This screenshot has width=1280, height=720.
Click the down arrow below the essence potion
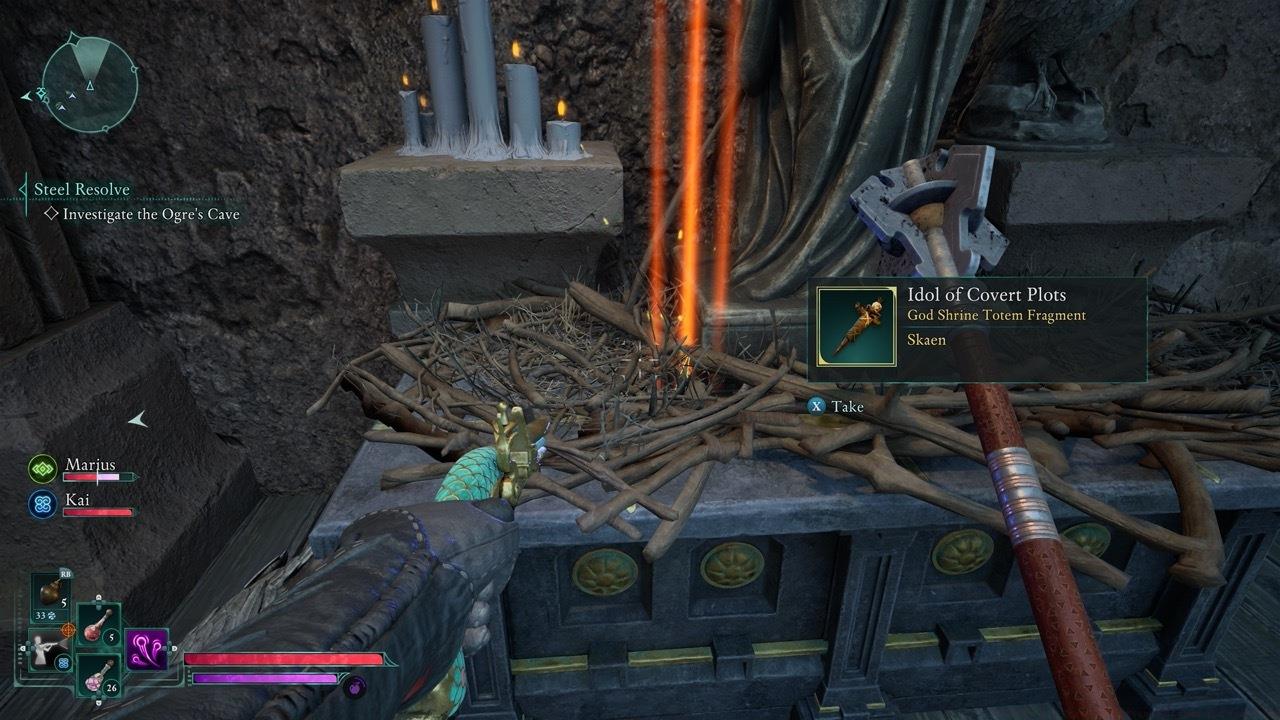point(98,702)
